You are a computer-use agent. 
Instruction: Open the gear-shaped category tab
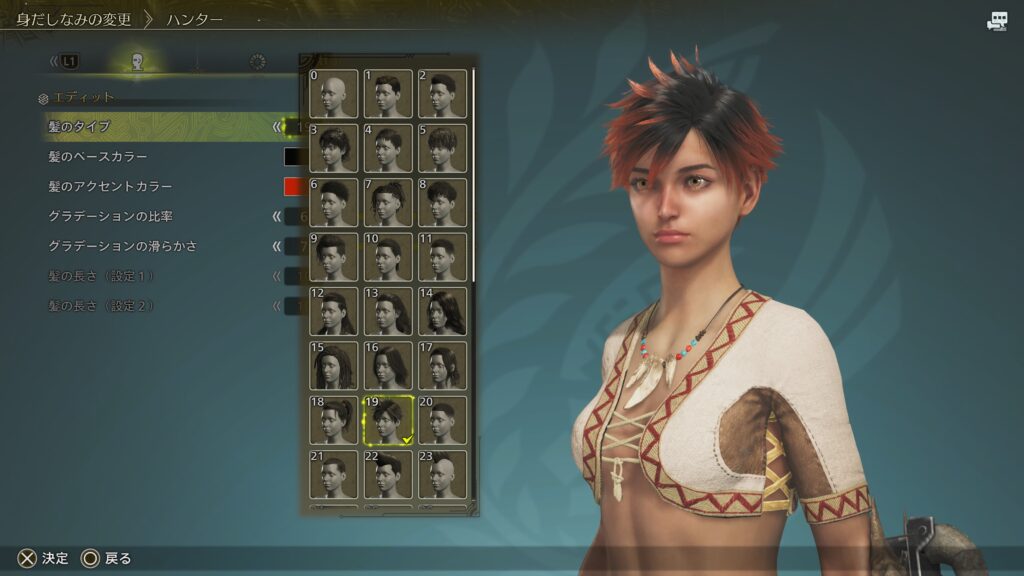pos(258,62)
